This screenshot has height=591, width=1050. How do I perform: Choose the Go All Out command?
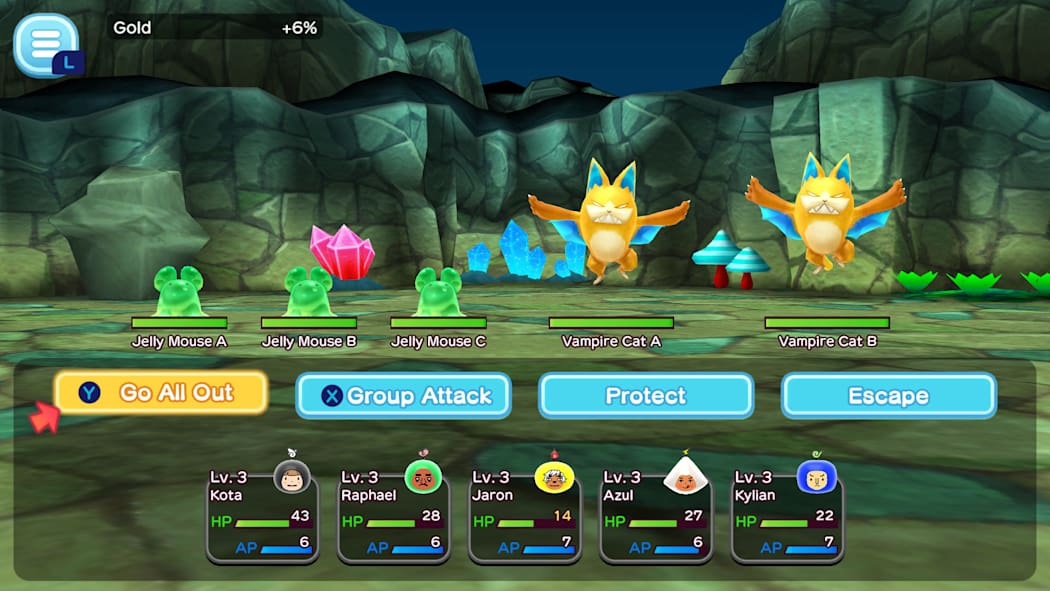(x=161, y=393)
